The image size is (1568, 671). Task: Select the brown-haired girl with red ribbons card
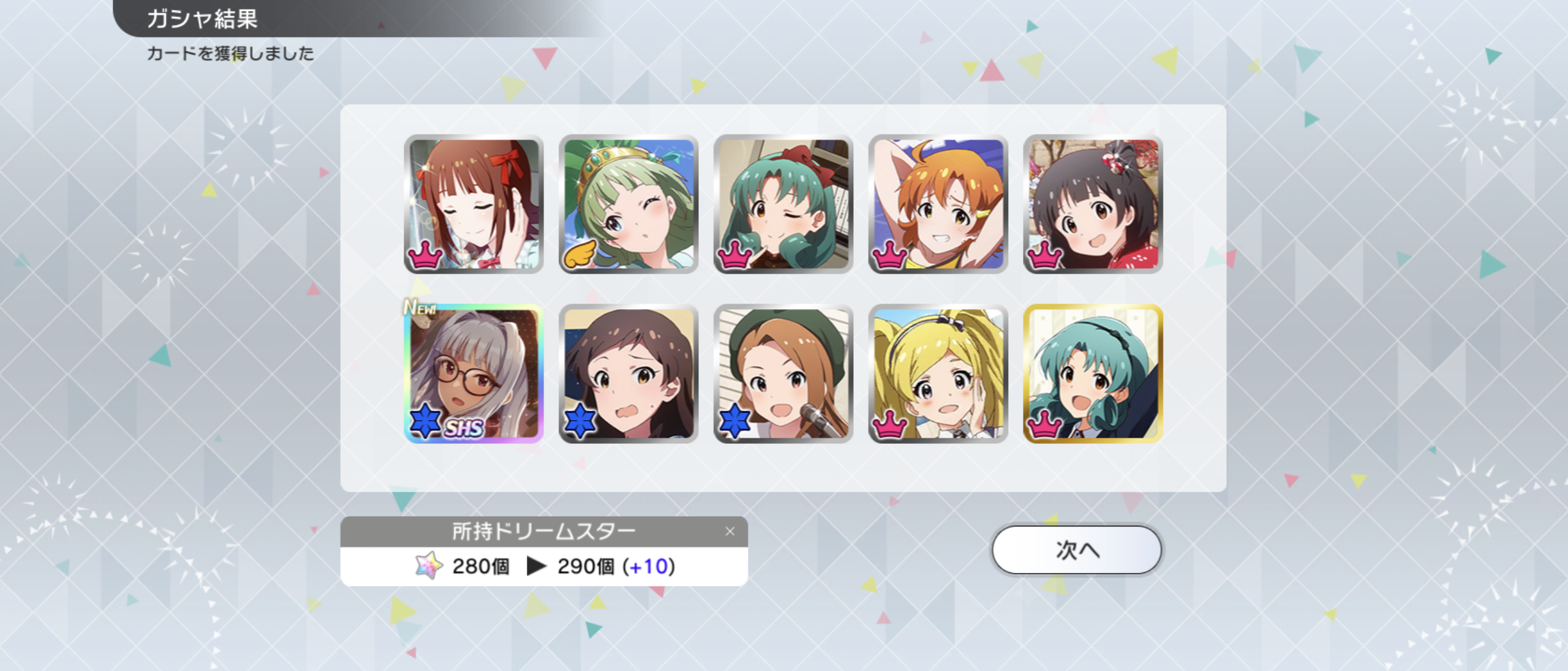tap(473, 204)
